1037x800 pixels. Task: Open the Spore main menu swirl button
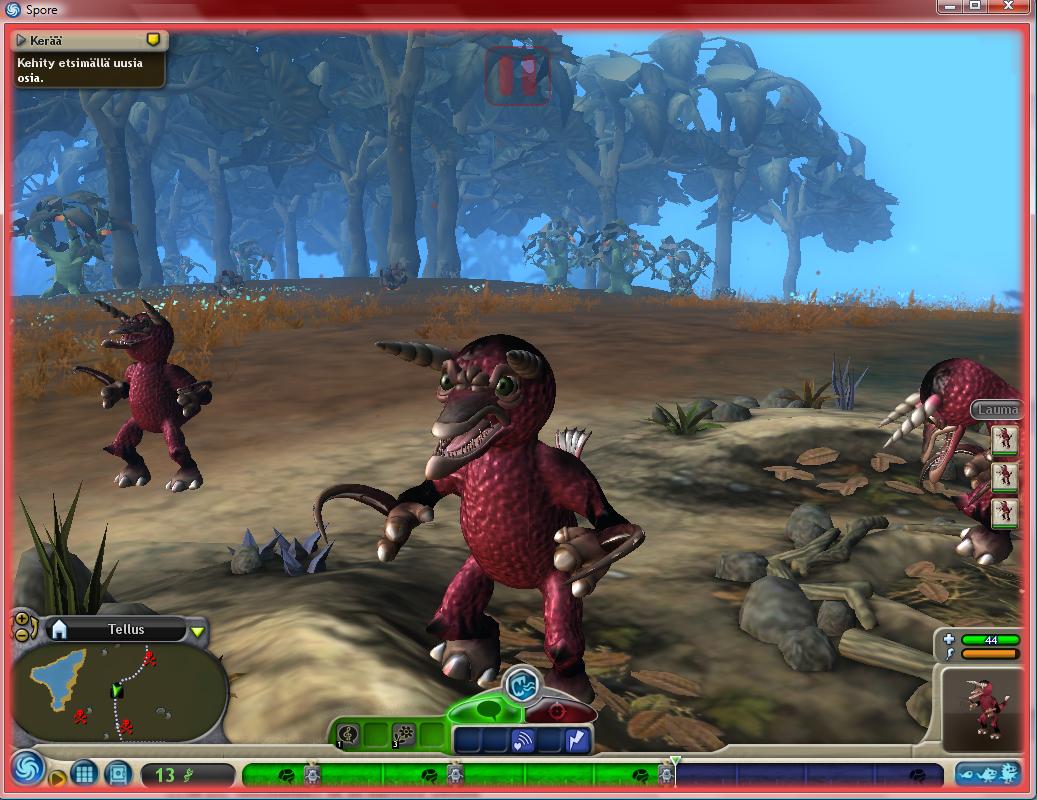(27, 769)
